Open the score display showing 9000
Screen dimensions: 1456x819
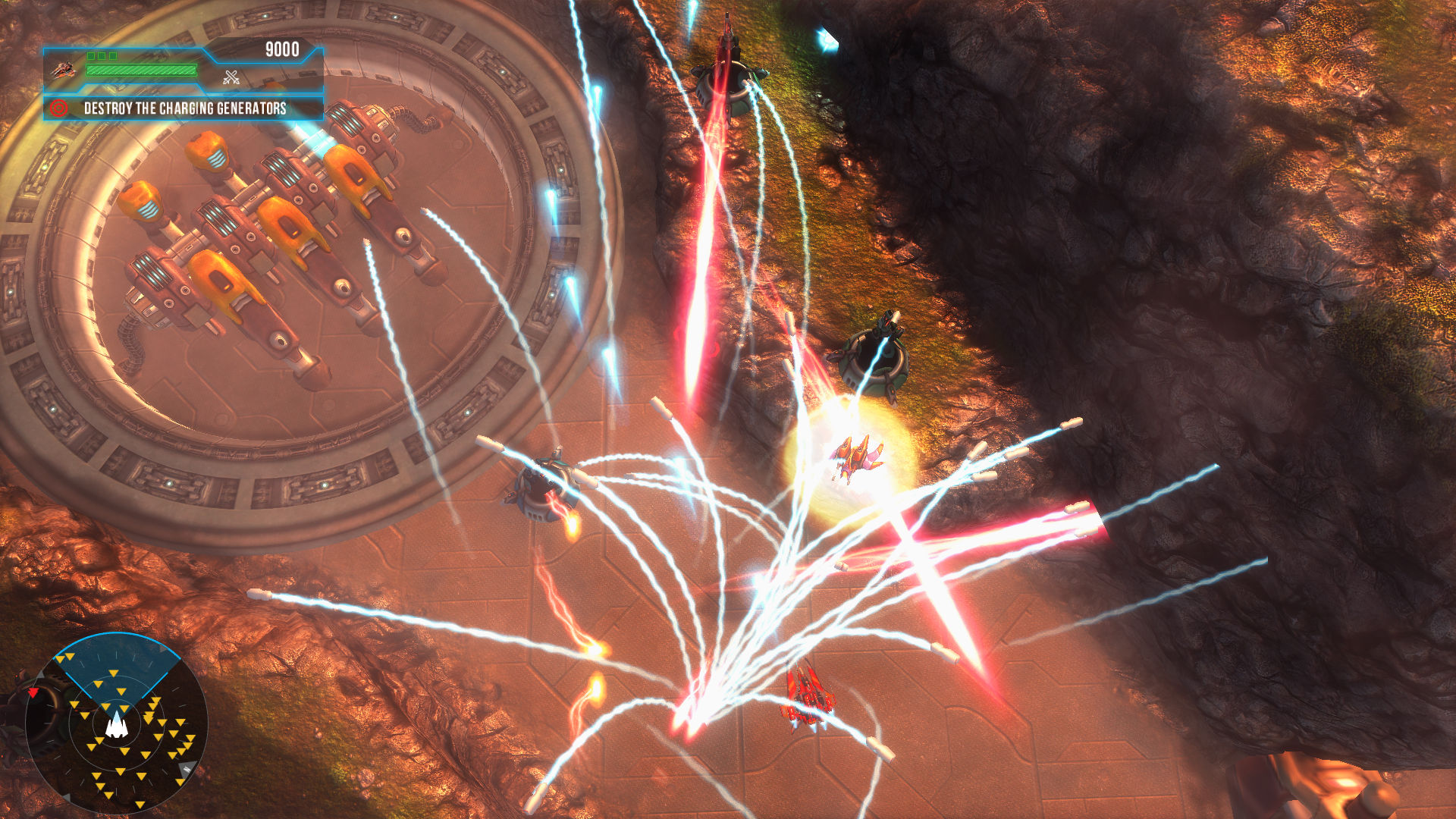click(282, 49)
